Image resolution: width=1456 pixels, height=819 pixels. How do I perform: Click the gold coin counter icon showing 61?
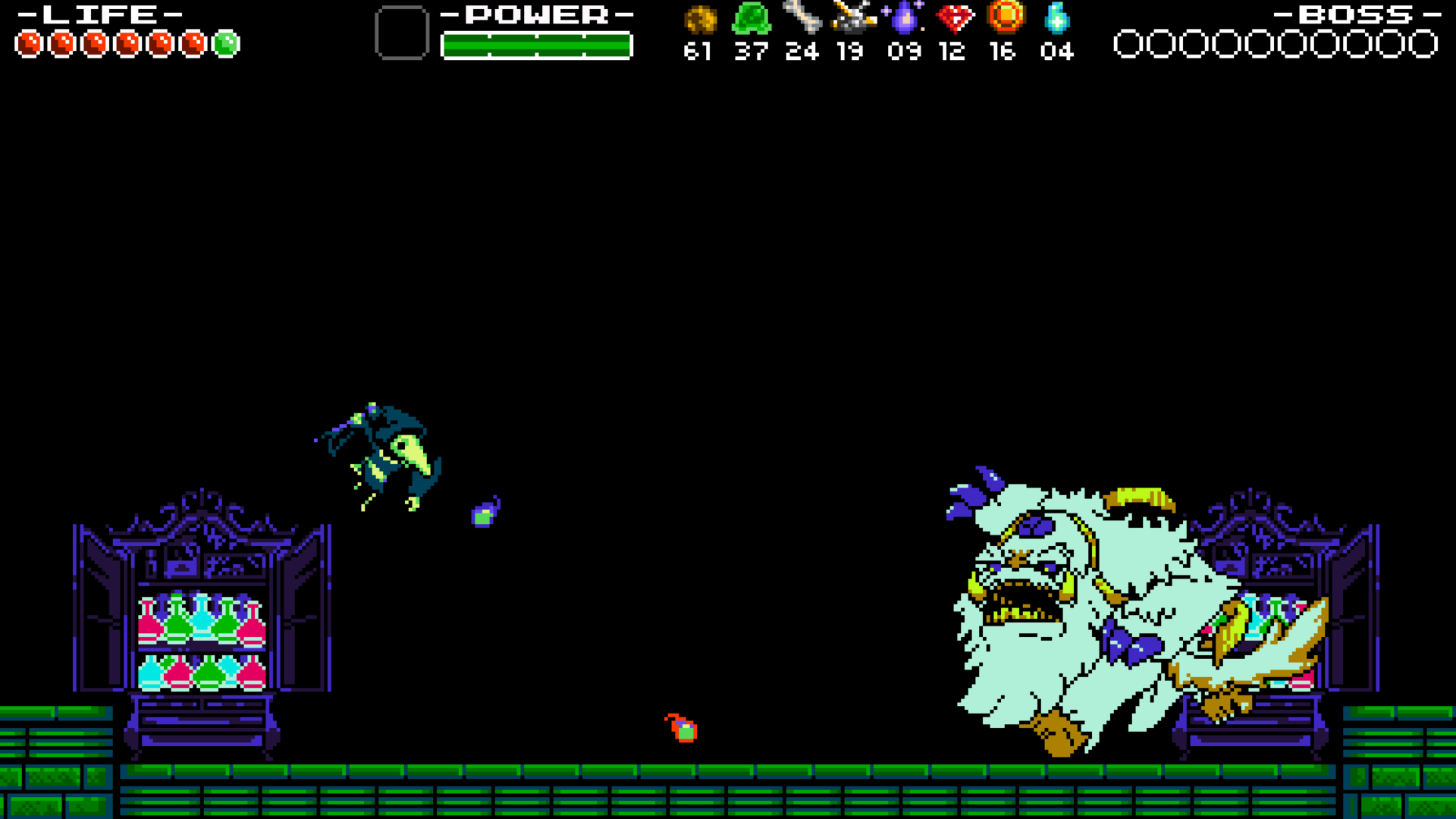[701, 19]
